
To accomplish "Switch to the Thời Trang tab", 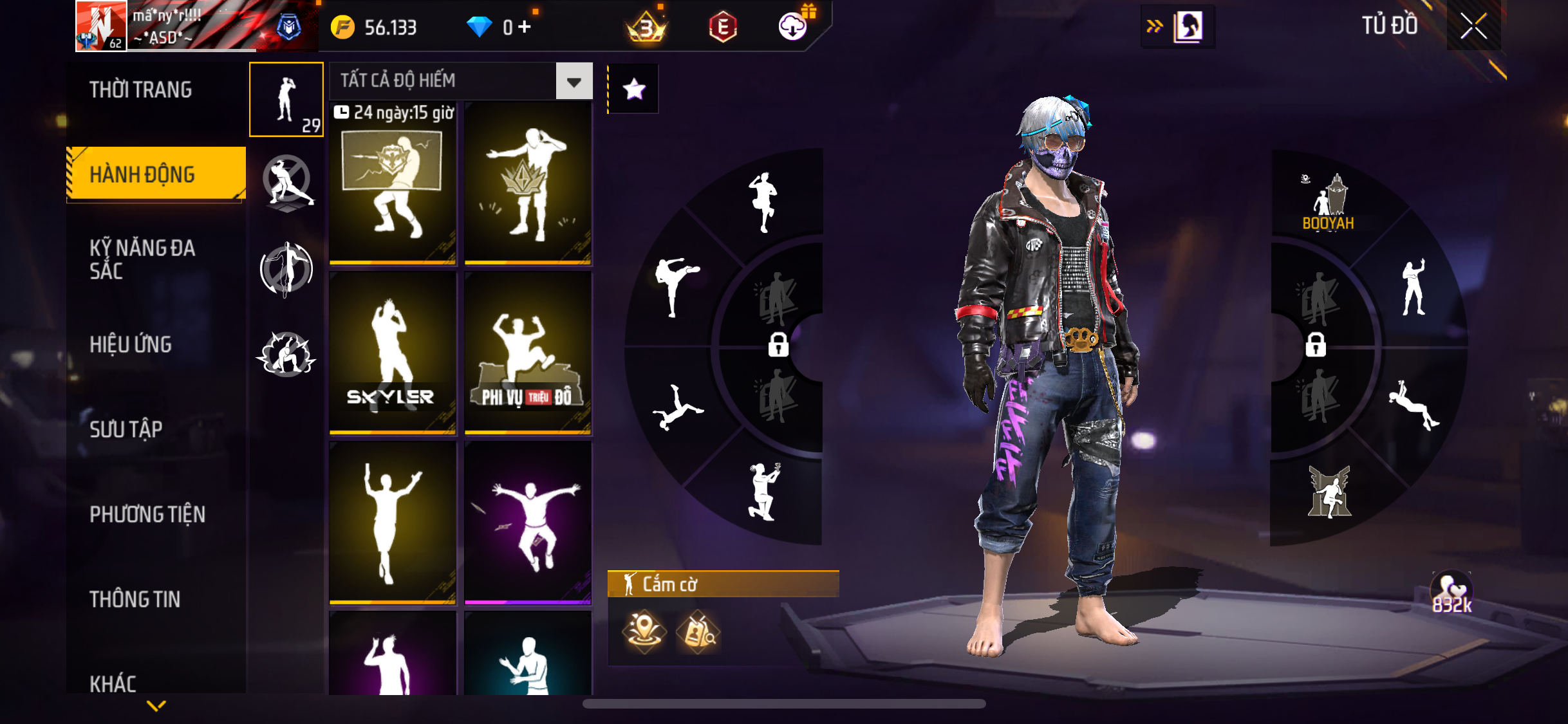I will pos(141,90).
